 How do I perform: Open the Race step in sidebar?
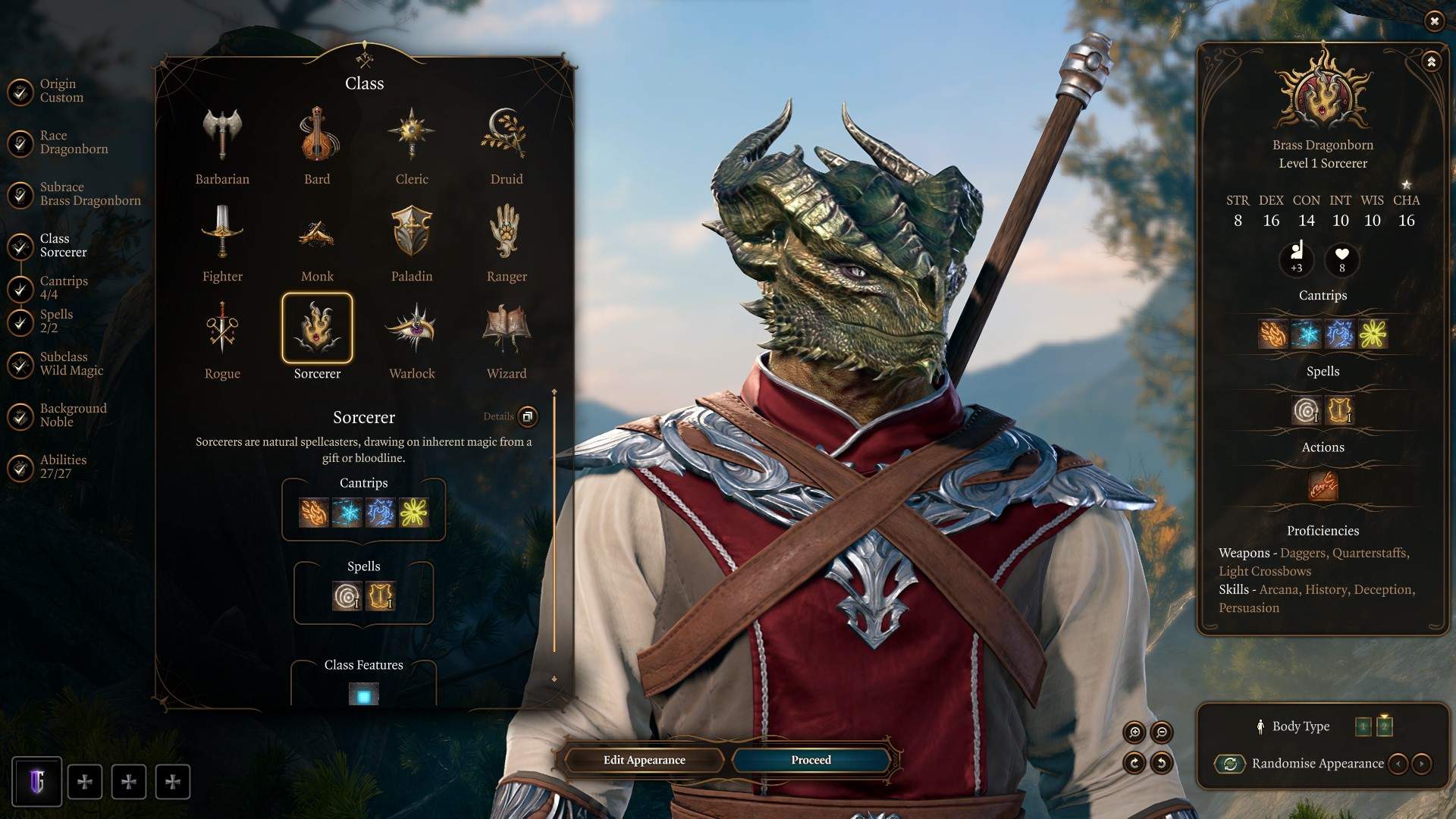[x=74, y=143]
